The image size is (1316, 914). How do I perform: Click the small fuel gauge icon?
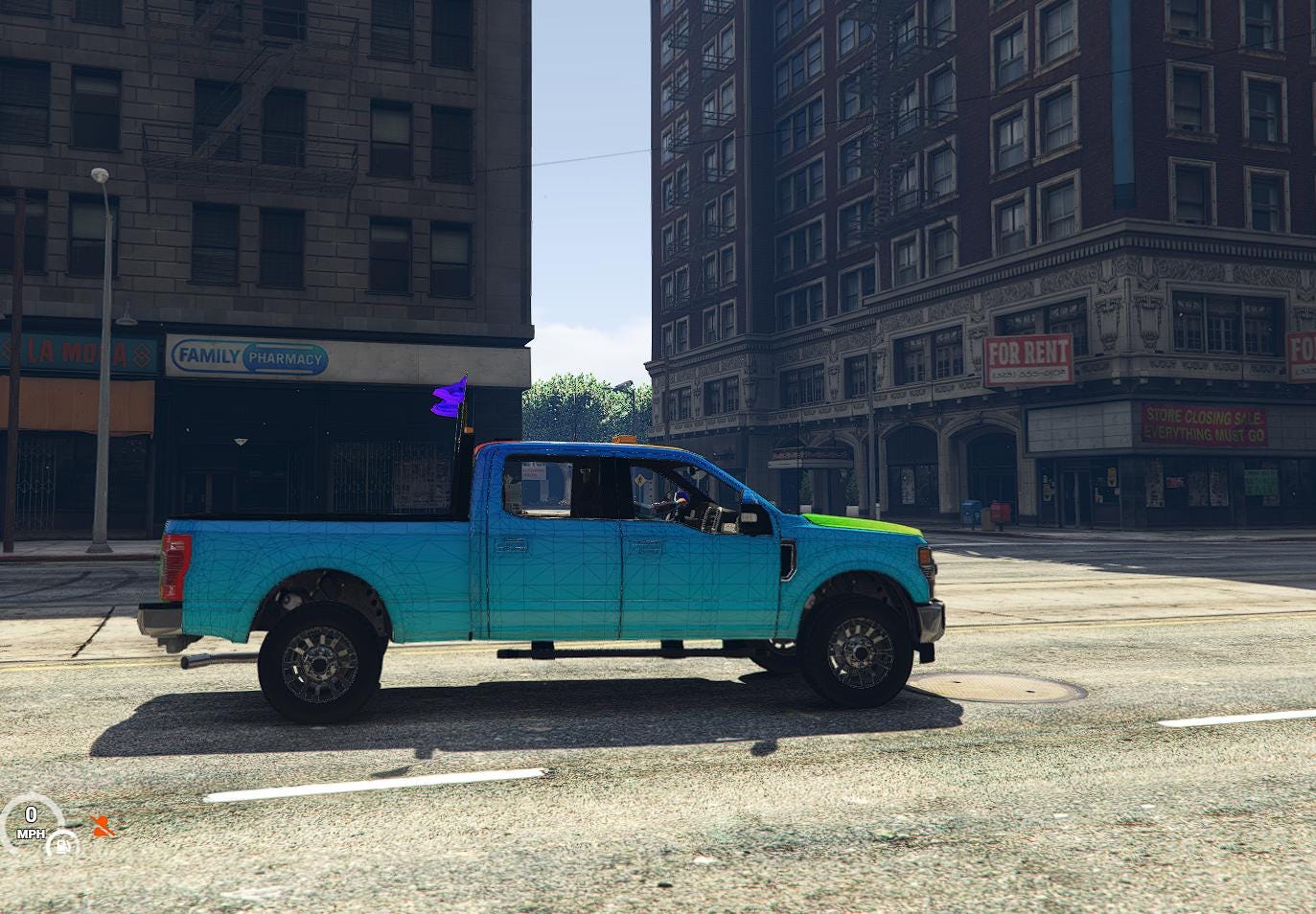click(64, 844)
